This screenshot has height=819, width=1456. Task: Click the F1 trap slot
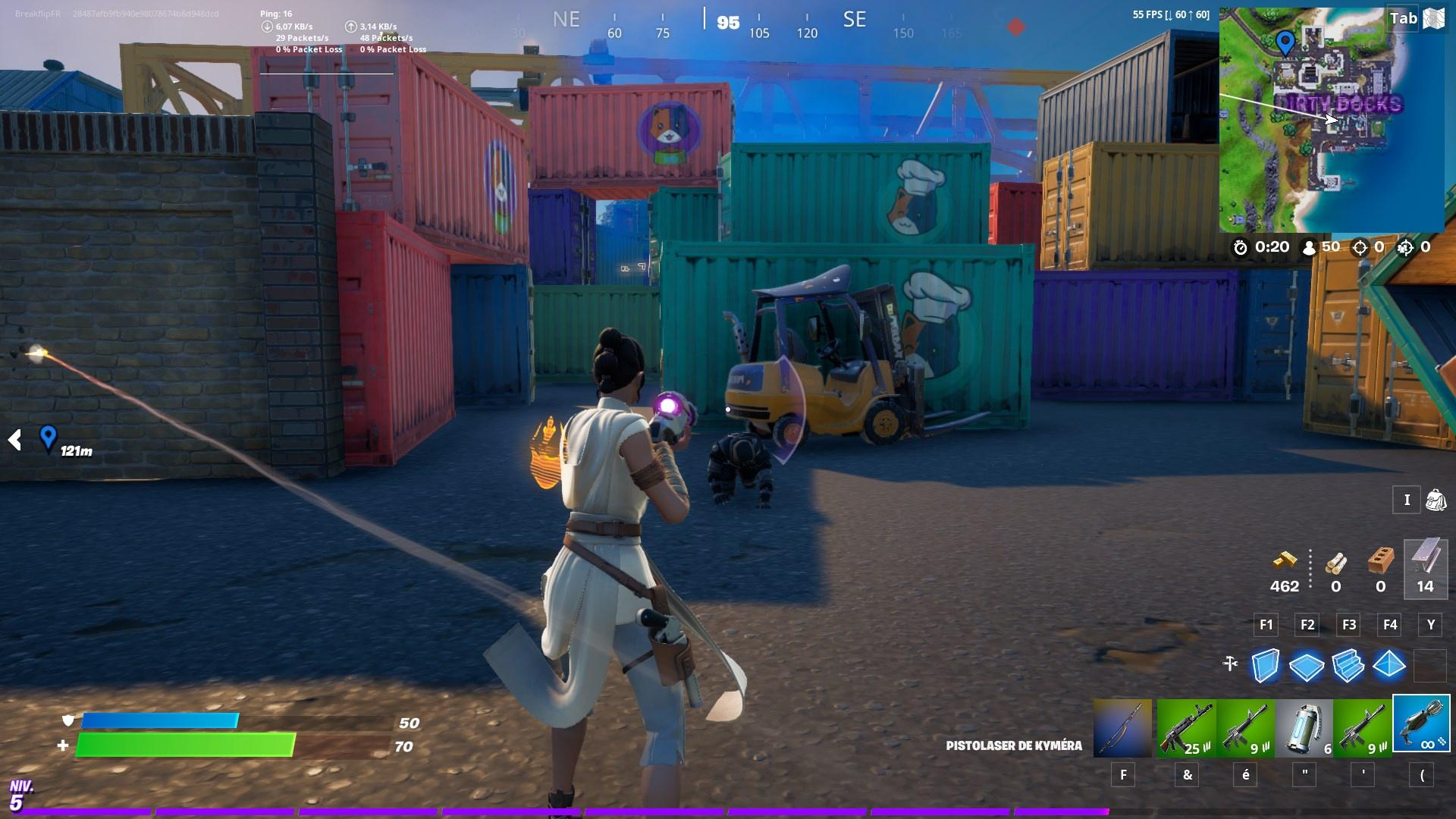[x=1266, y=626]
